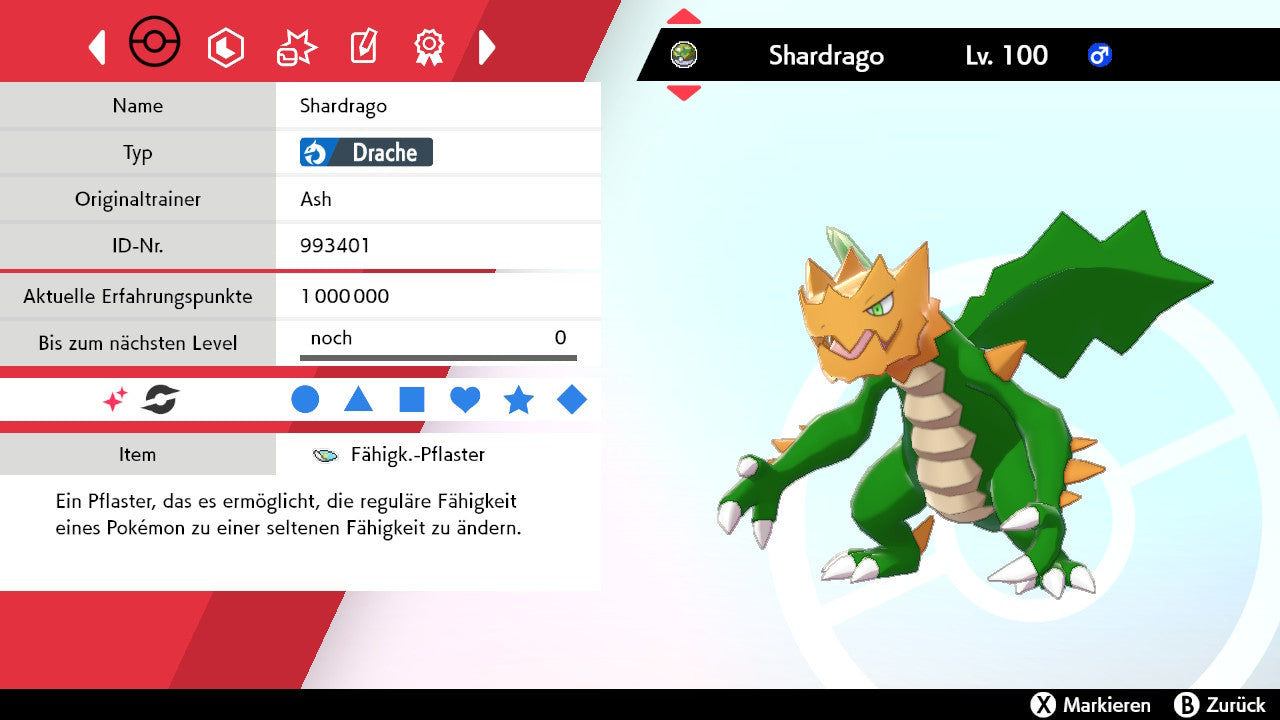Switch to previous Pokémon with up arrow
Screen dimensions: 1280x720
684,17
